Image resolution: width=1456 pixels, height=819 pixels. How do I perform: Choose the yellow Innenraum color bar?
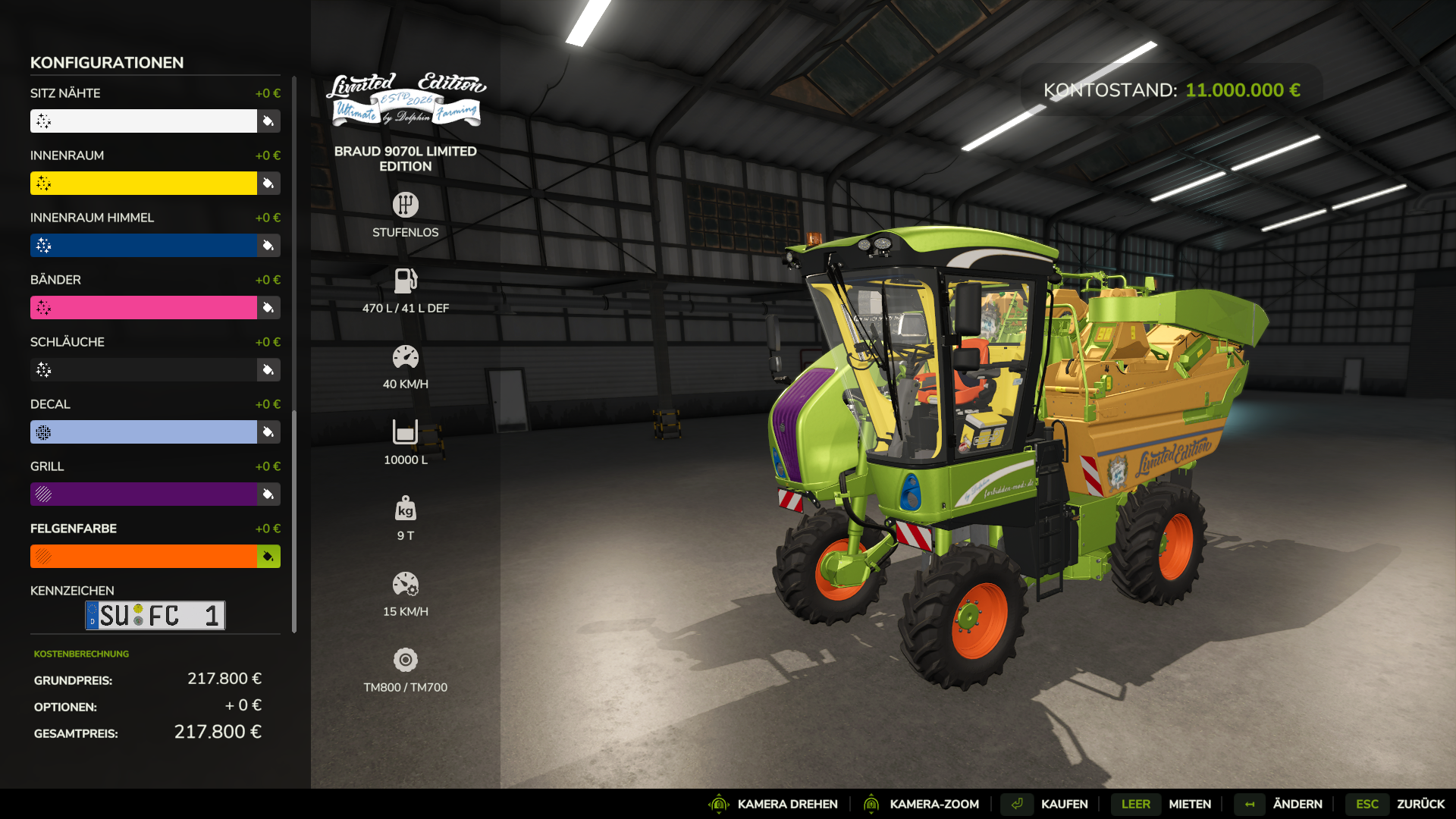click(x=144, y=184)
